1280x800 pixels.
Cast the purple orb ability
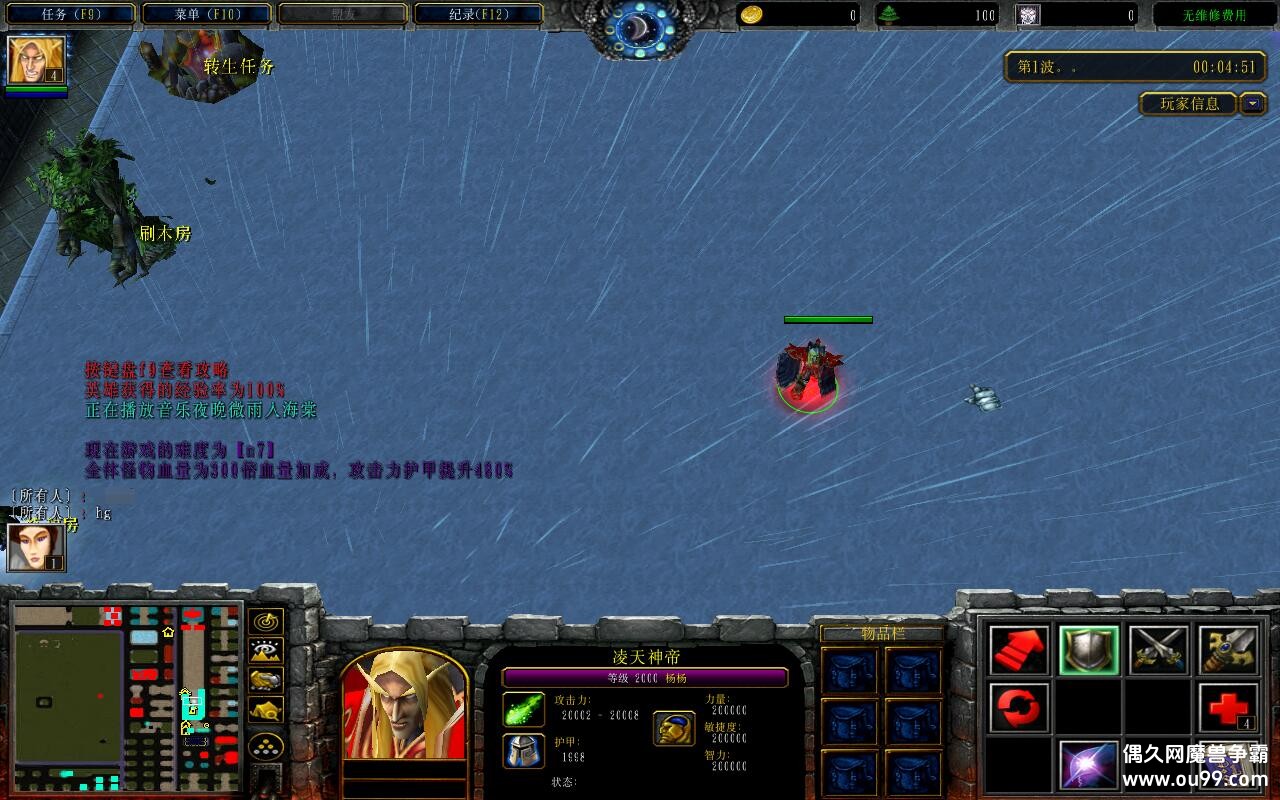coord(1089,765)
